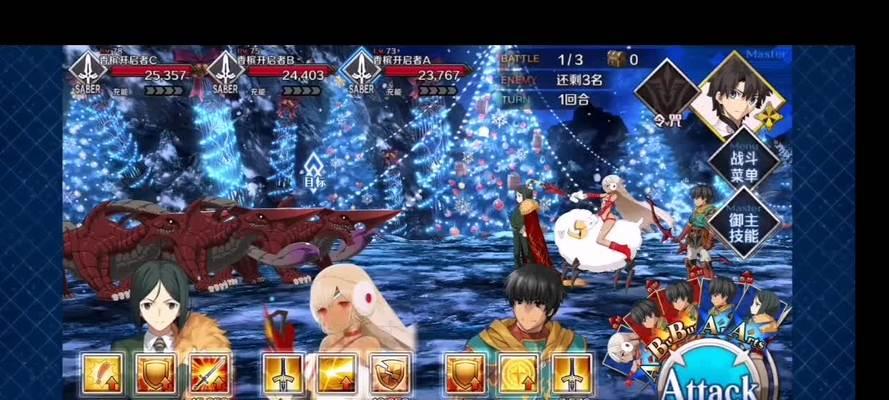
Task: Activate the golden light beam skill
Action: point(336,374)
